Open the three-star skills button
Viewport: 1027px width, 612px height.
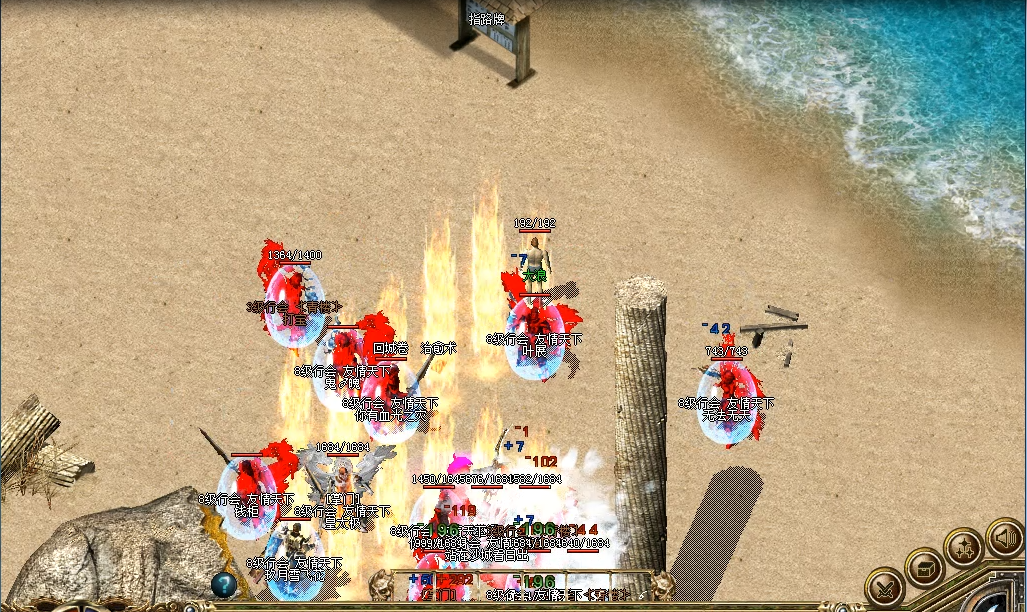tap(964, 549)
